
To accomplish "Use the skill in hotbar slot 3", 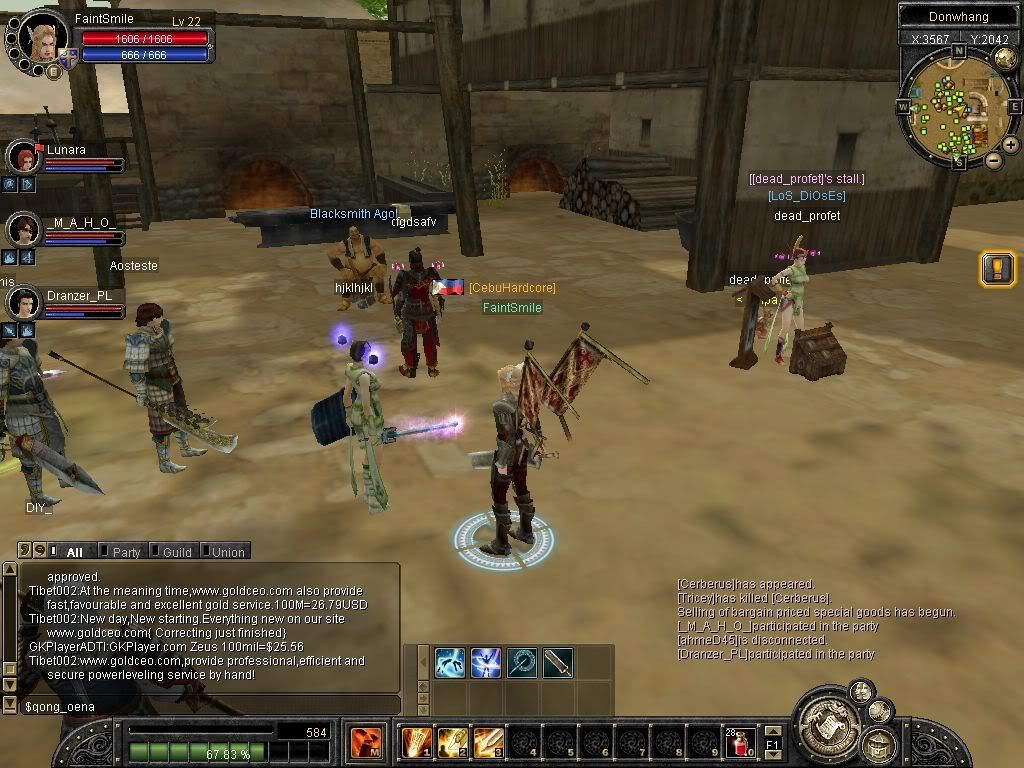I will pos(488,742).
